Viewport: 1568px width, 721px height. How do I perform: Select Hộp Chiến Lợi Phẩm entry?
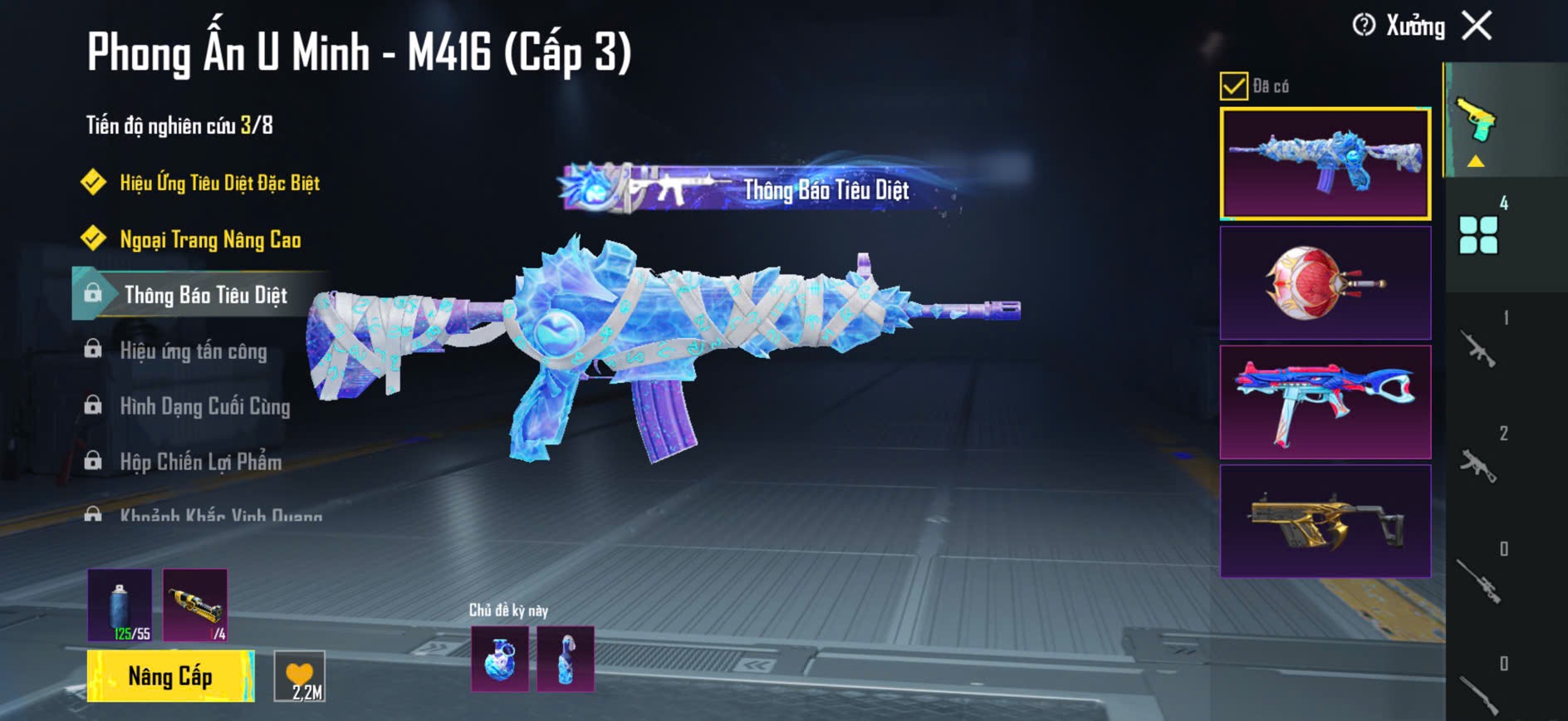click(x=200, y=462)
